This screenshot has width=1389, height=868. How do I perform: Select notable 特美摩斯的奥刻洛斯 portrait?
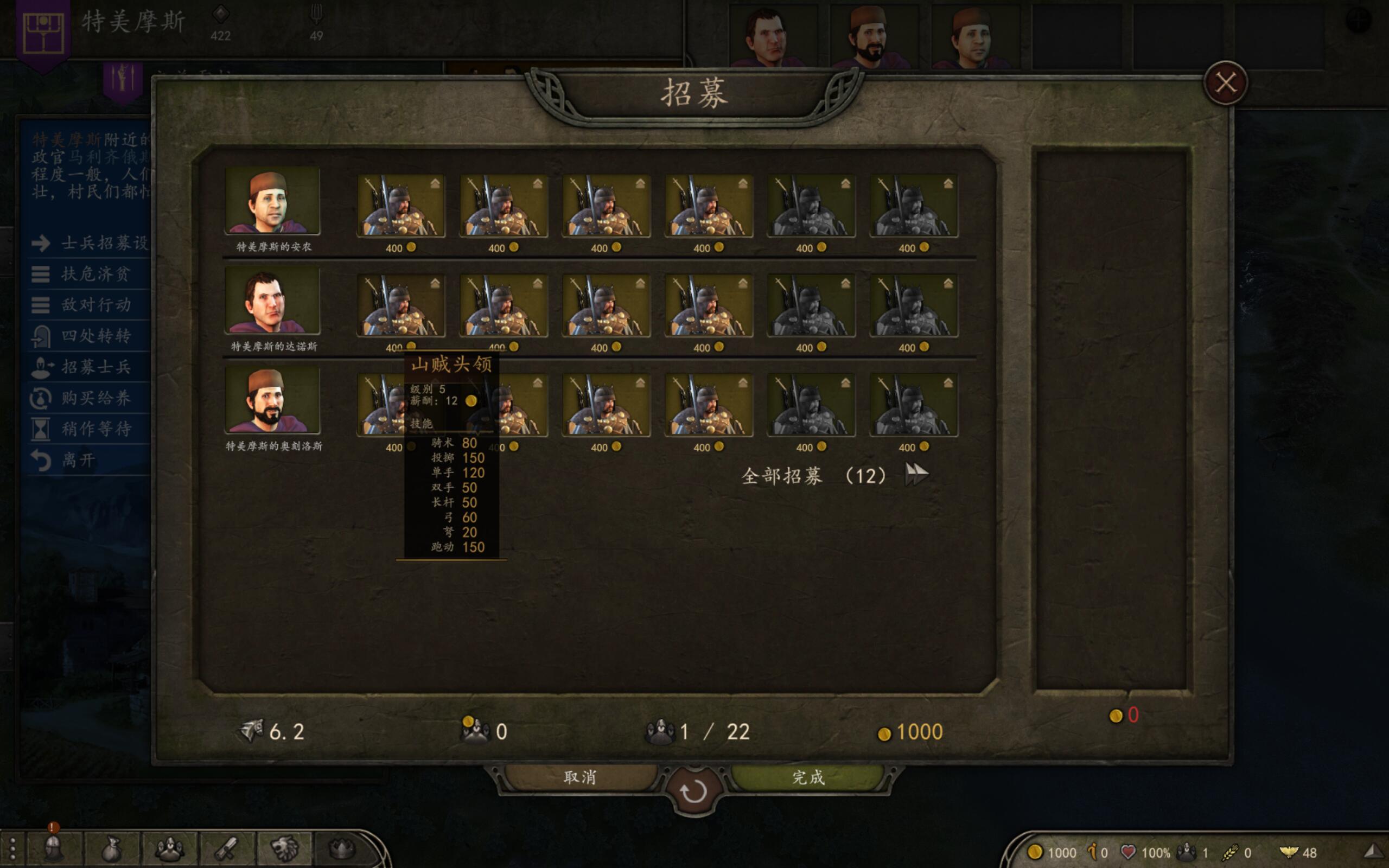coord(272,401)
